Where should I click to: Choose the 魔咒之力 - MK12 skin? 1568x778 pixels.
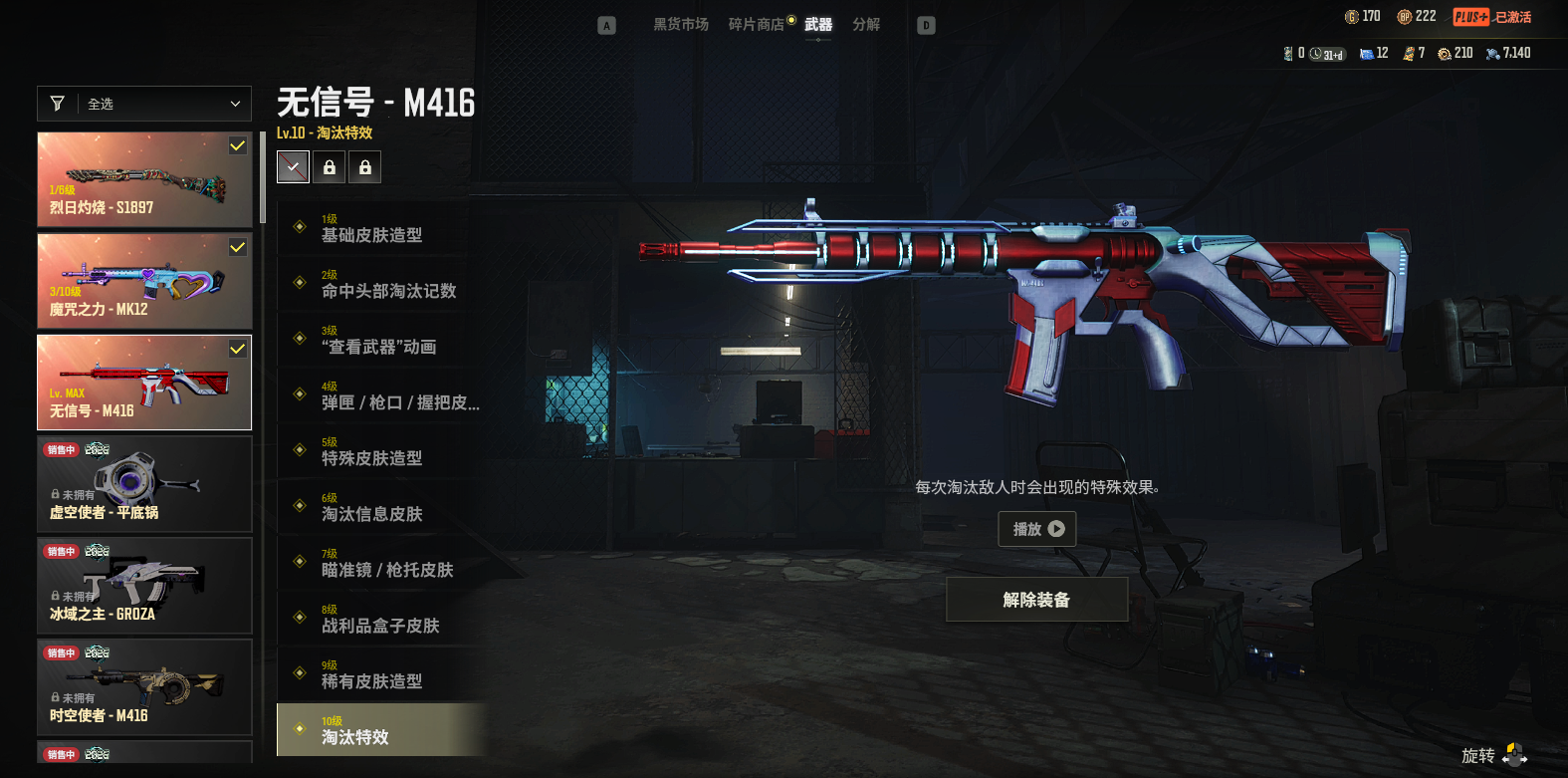click(x=144, y=281)
